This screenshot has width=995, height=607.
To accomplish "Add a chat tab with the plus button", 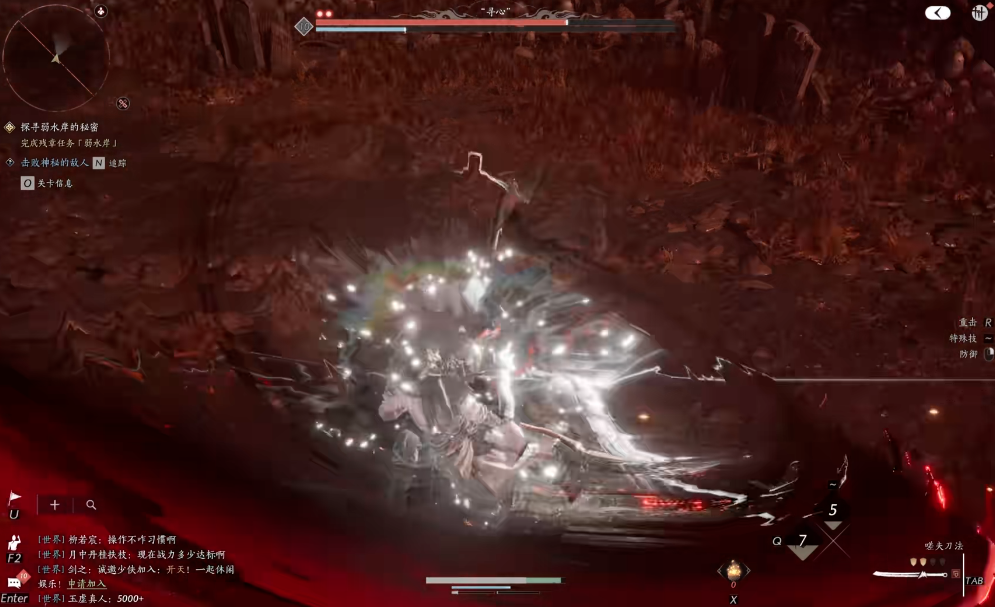I will pos(54,505).
